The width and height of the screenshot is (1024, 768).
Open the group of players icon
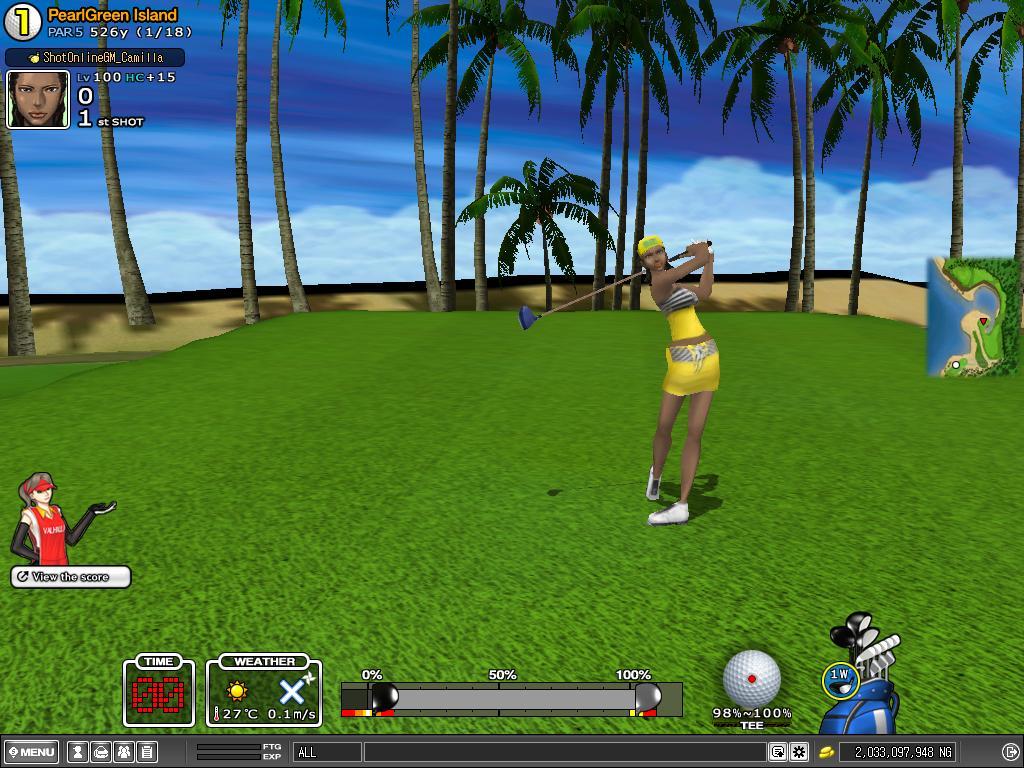(x=124, y=752)
